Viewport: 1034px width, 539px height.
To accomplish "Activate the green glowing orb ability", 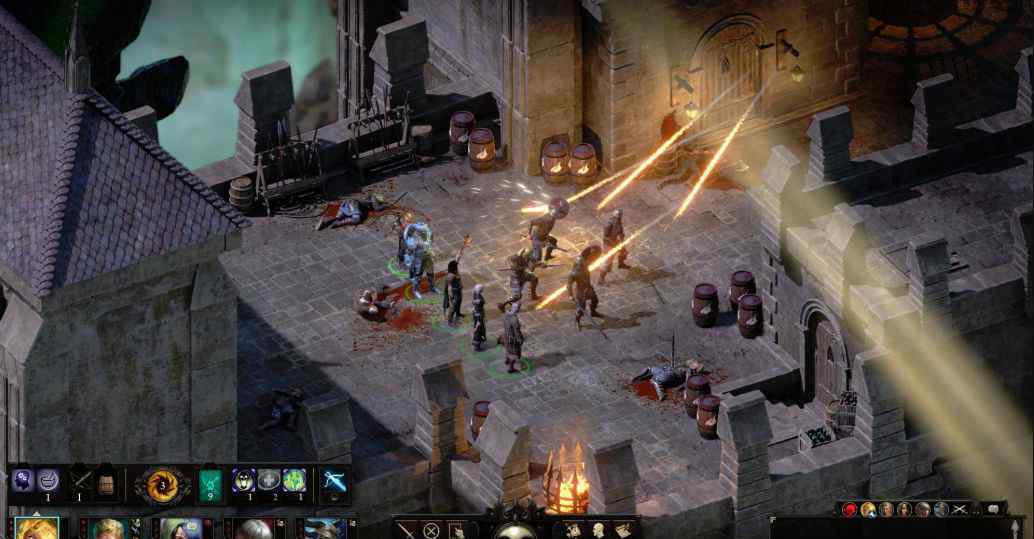I will pos(293,481).
